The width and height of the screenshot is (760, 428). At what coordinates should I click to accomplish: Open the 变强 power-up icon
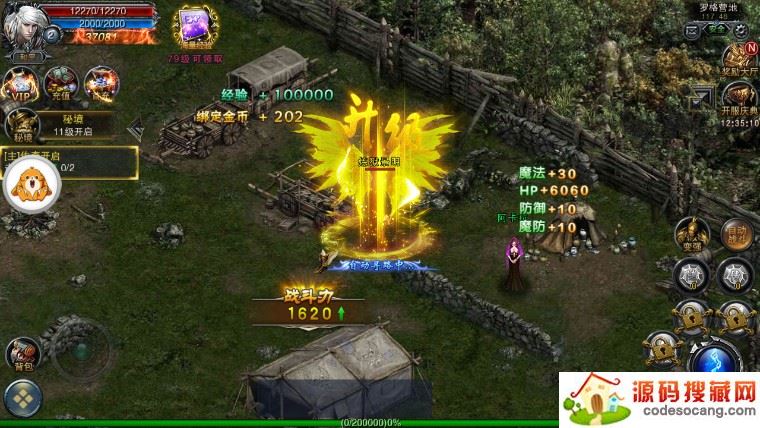point(686,230)
